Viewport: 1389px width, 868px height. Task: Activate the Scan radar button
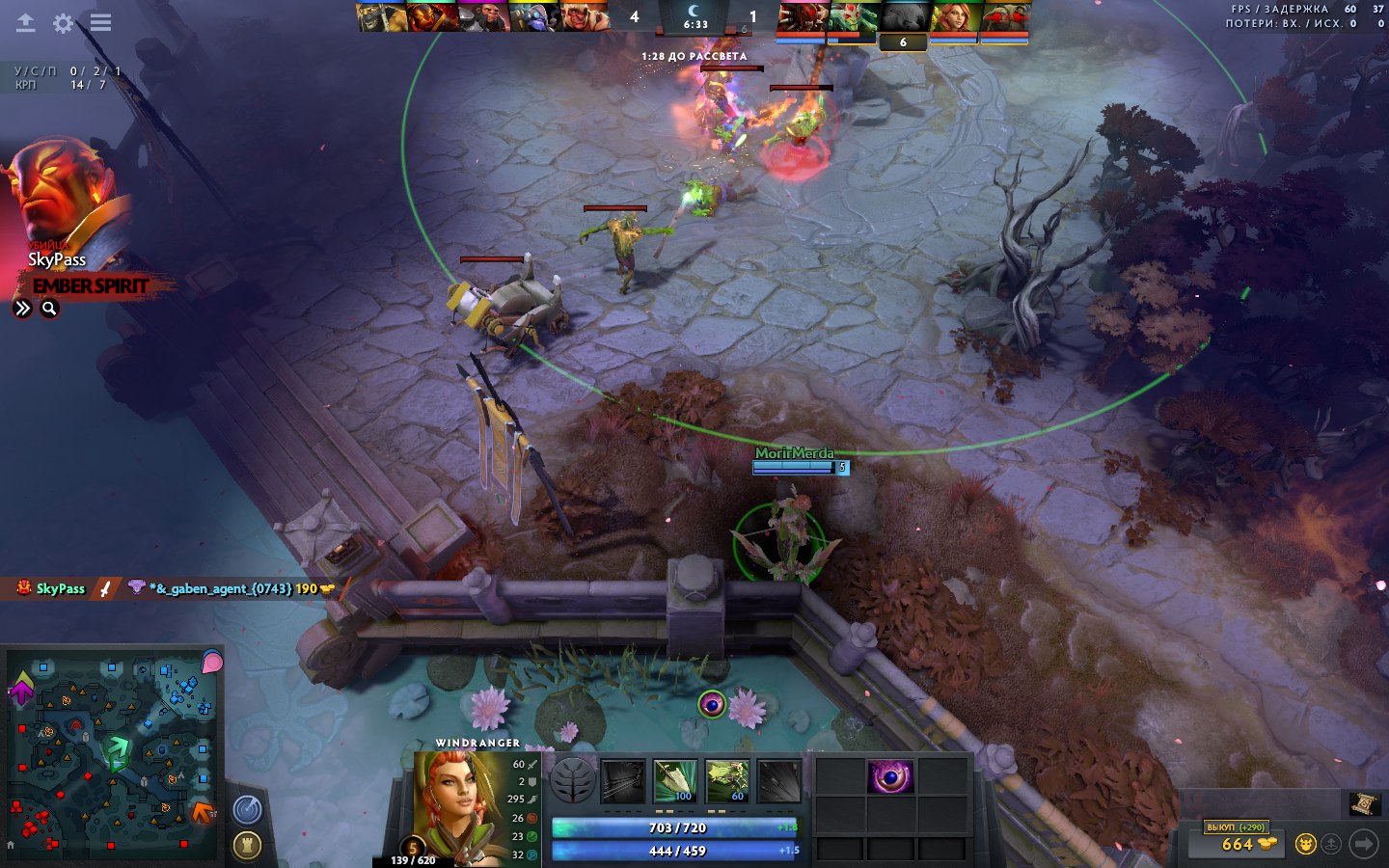point(248,810)
